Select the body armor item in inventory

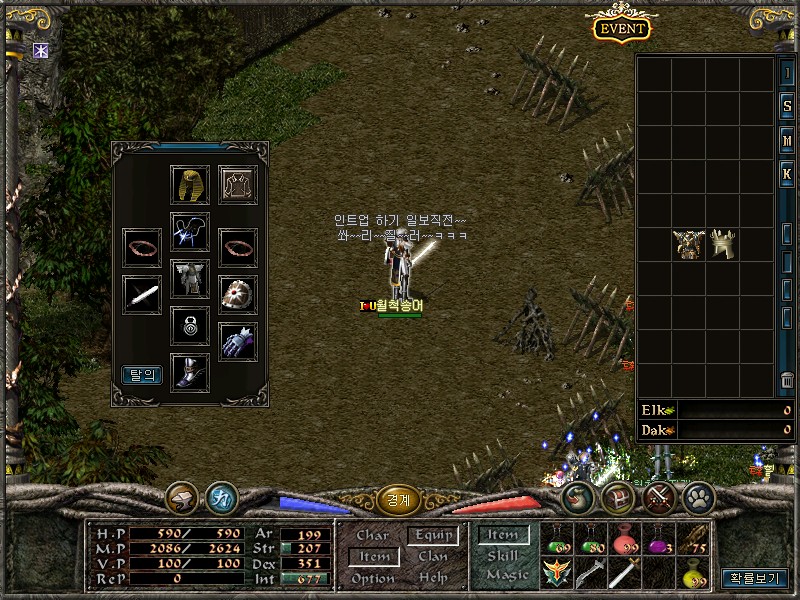click(x=689, y=244)
